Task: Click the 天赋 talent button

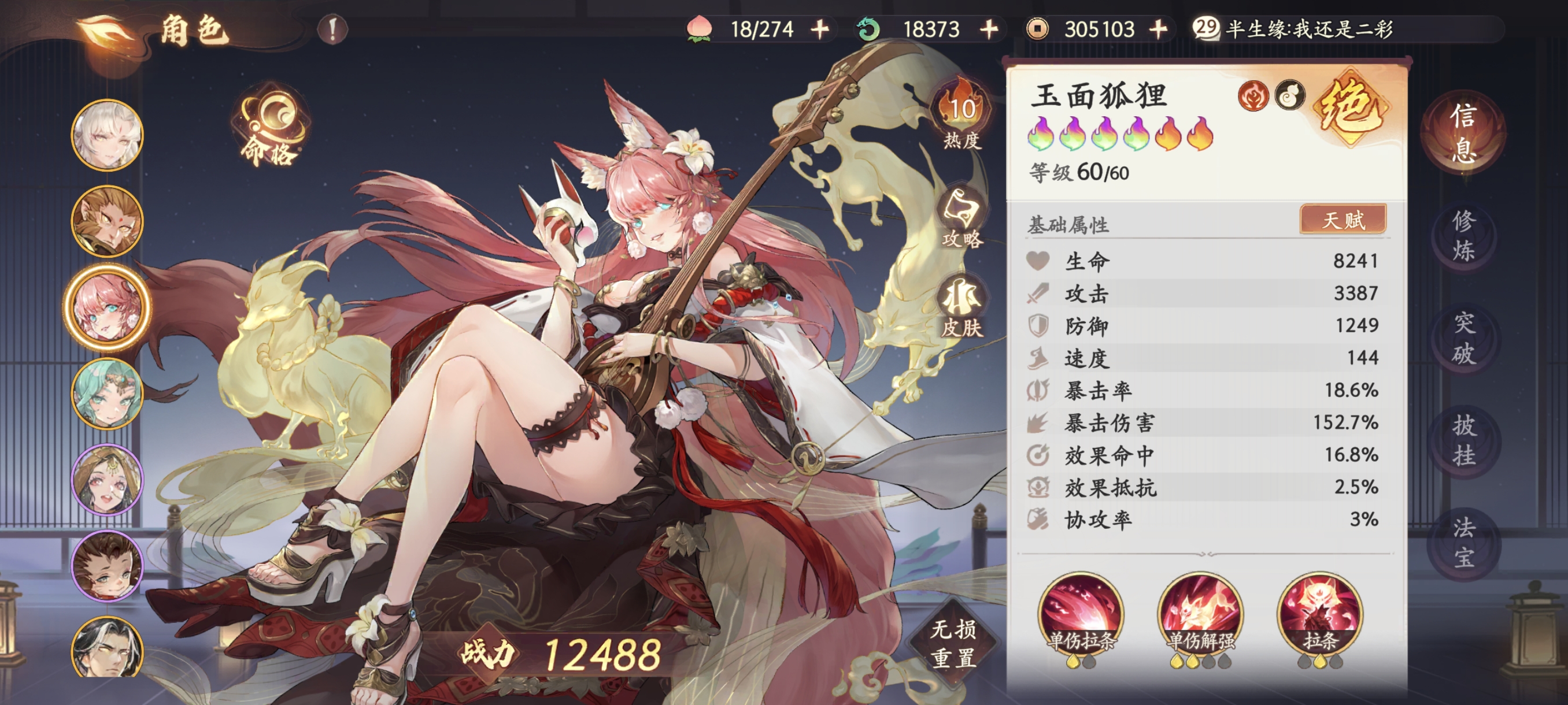Action: tap(1343, 220)
